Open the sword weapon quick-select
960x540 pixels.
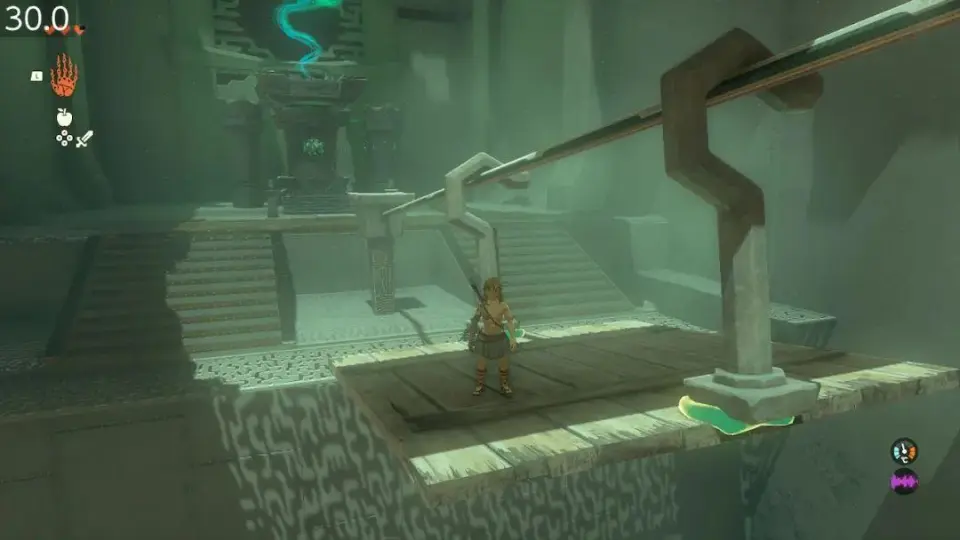84,138
